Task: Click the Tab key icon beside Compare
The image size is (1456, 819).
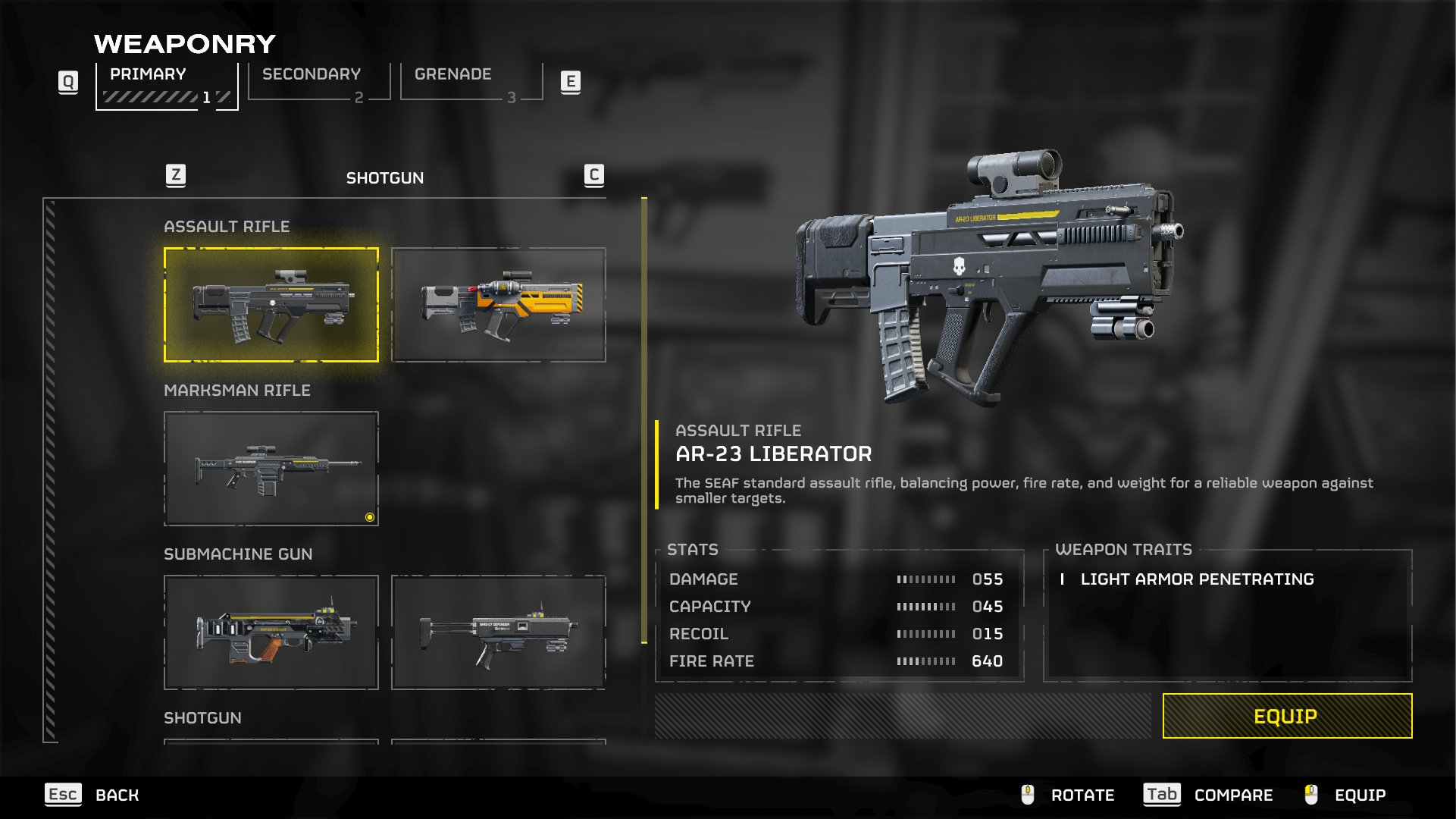Action: pos(1162,795)
